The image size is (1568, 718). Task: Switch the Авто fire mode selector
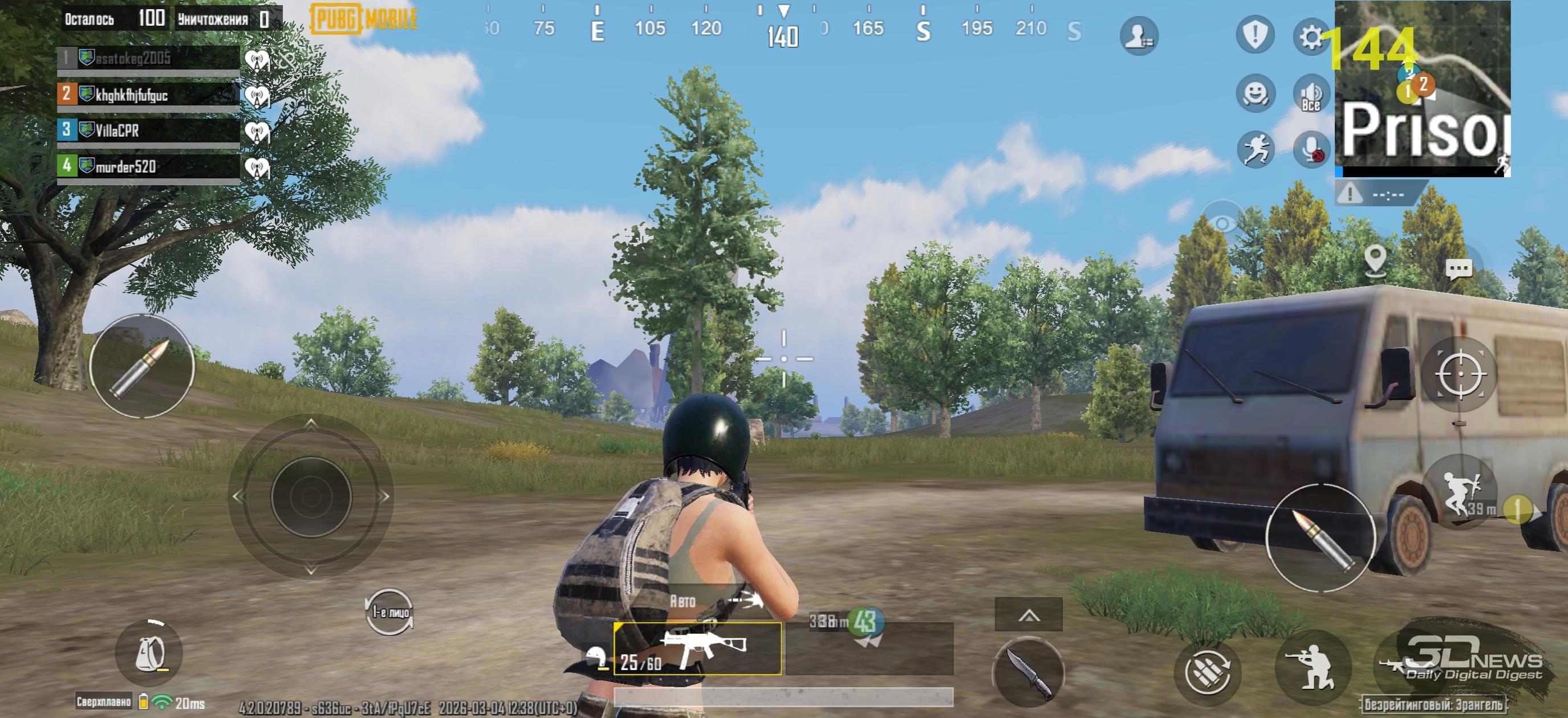[715, 601]
